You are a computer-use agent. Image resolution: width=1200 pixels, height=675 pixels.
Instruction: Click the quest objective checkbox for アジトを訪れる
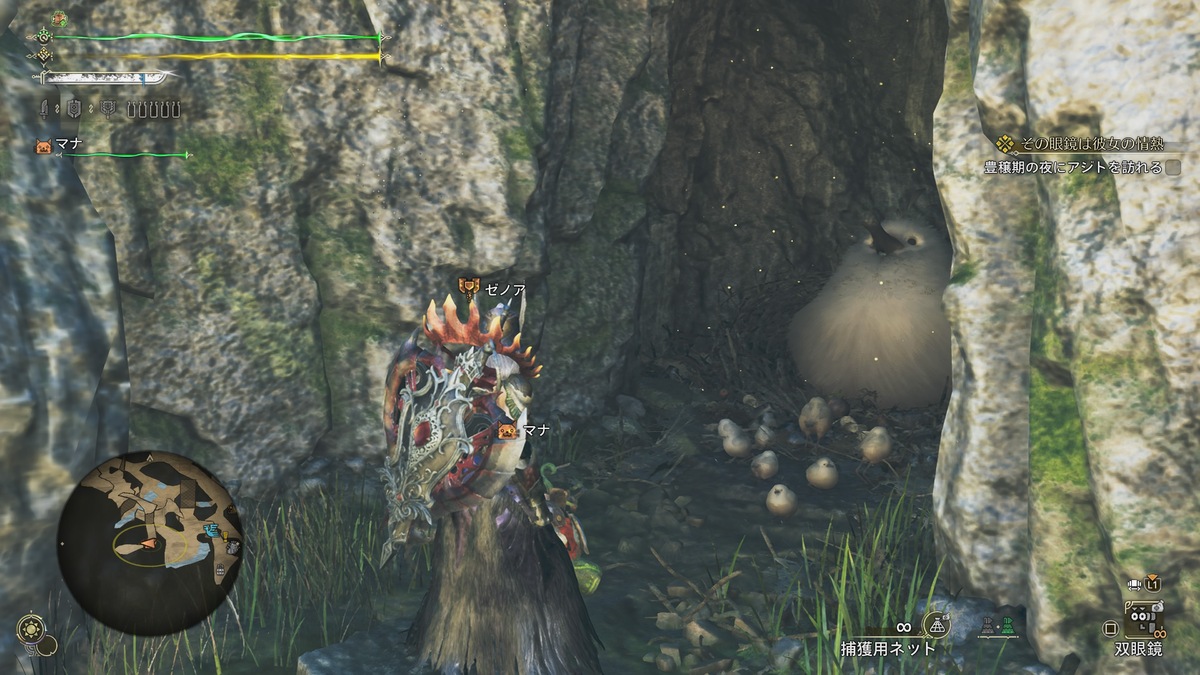coord(1173,168)
